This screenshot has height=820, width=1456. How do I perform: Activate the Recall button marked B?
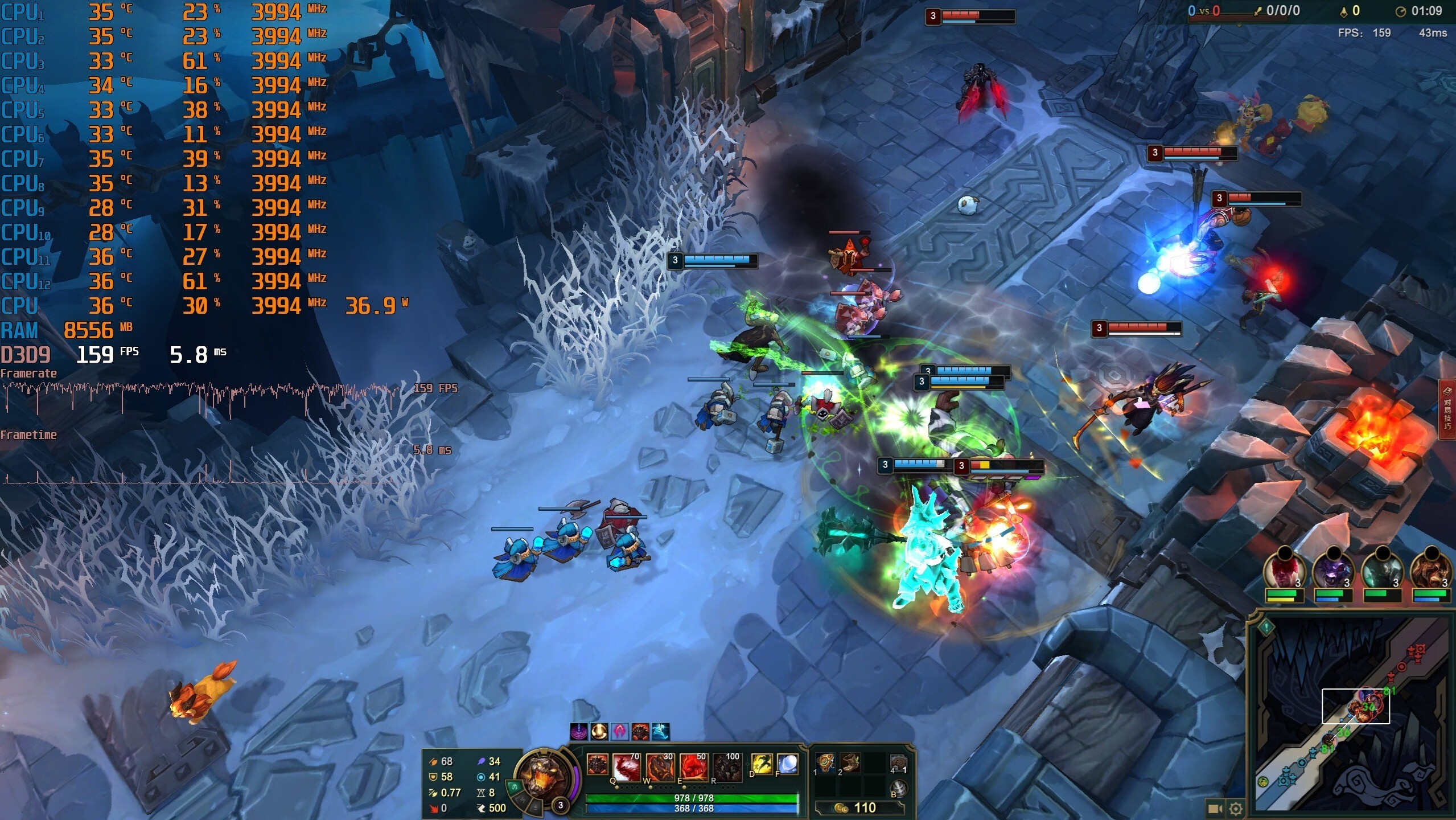[x=898, y=788]
